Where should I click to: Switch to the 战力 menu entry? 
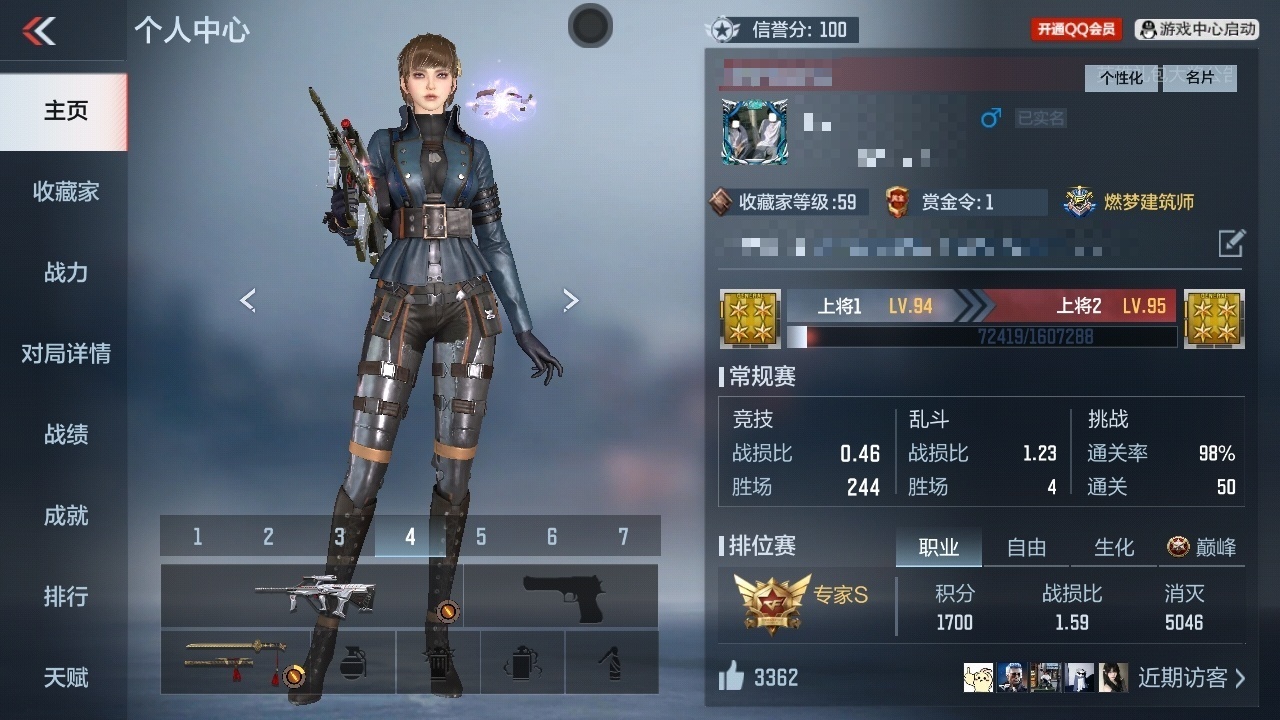[x=65, y=272]
